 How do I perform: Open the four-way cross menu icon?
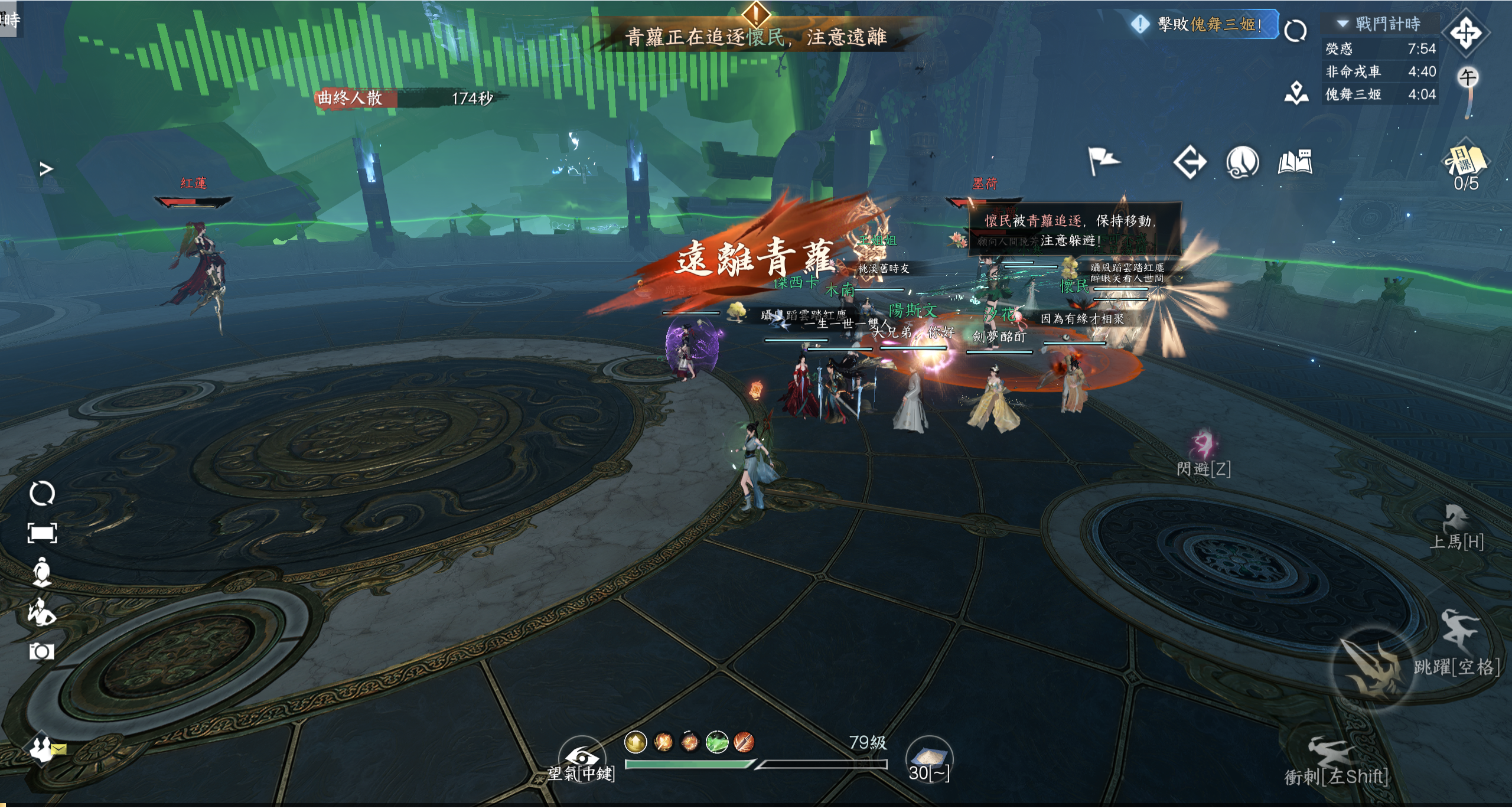click(1467, 33)
